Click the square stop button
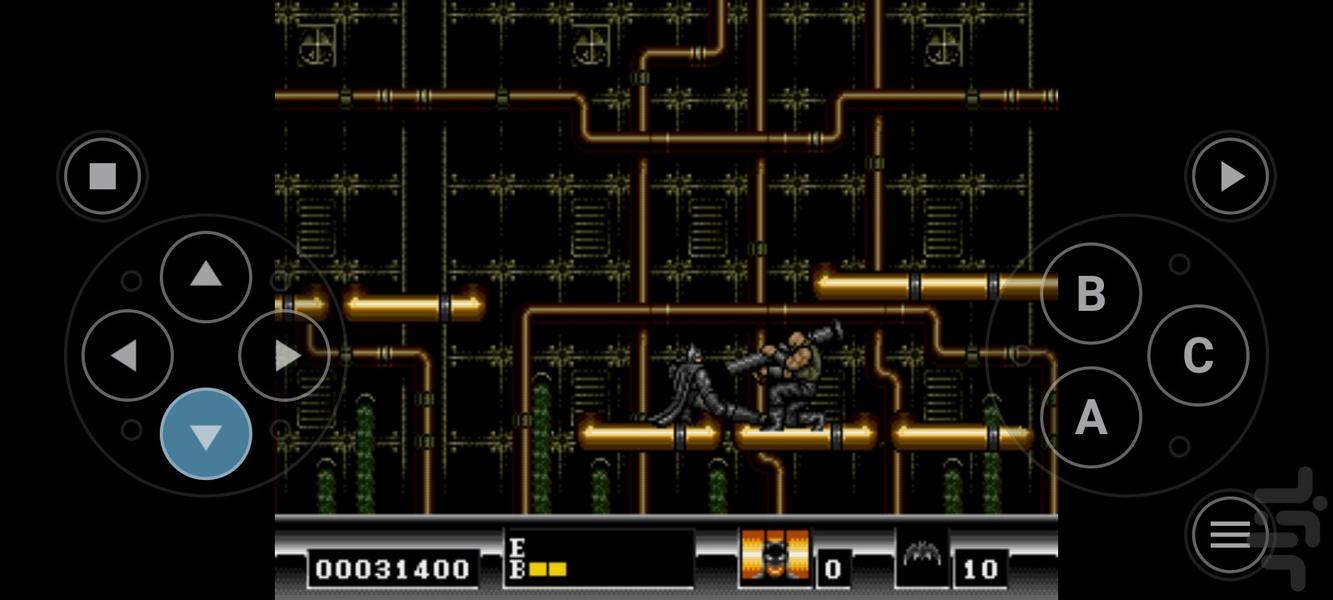The image size is (1333, 600). click(x=103, y=177)
